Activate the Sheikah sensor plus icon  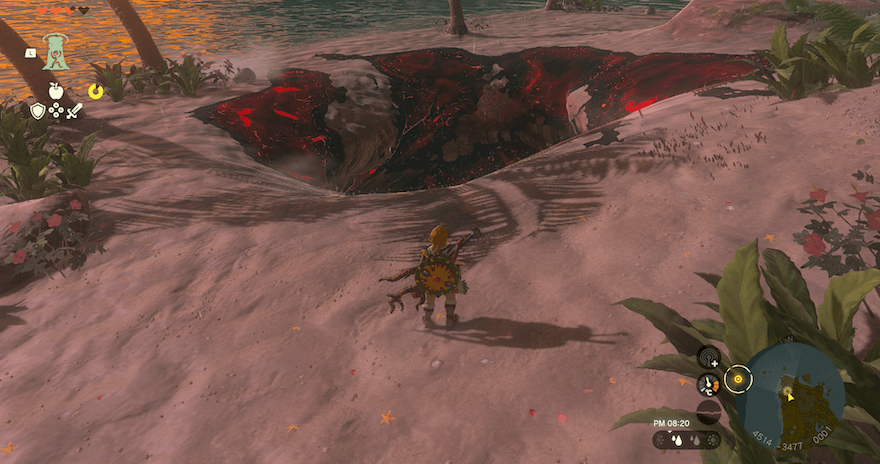pos(710,357)
